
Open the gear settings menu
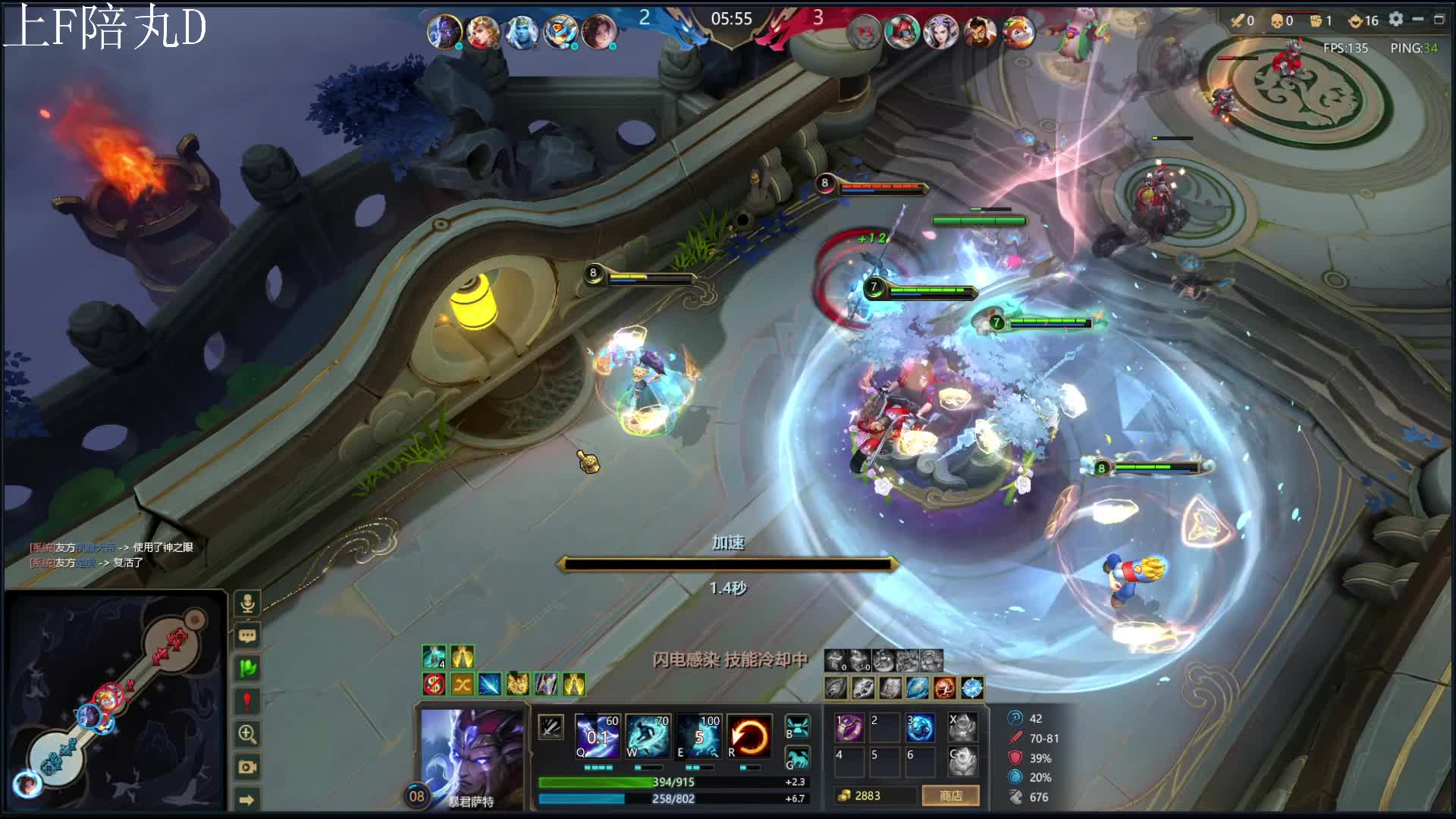click(x=1396, y=19)
